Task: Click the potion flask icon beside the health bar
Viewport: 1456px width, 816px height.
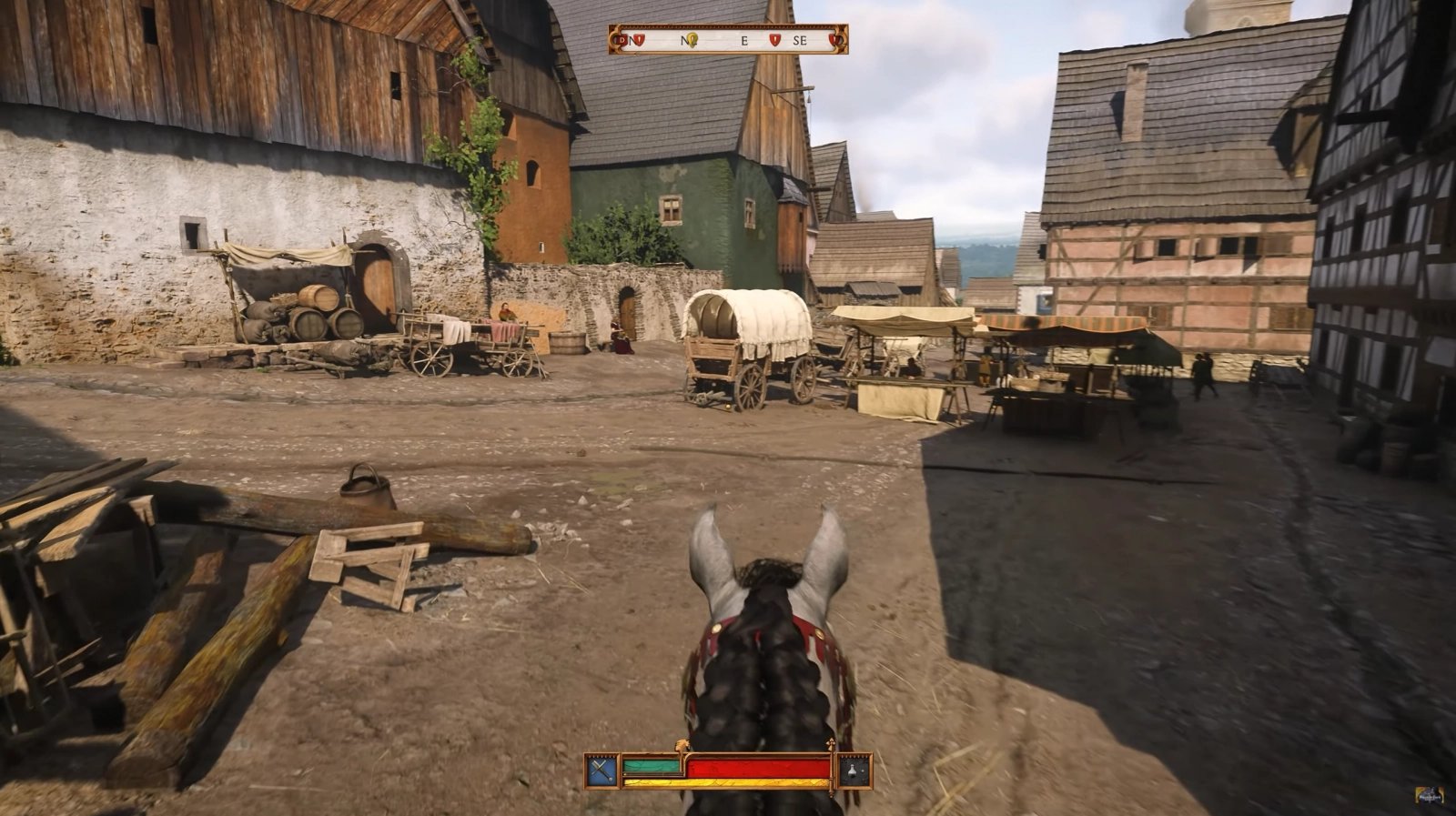Action: tap(852, 771)
